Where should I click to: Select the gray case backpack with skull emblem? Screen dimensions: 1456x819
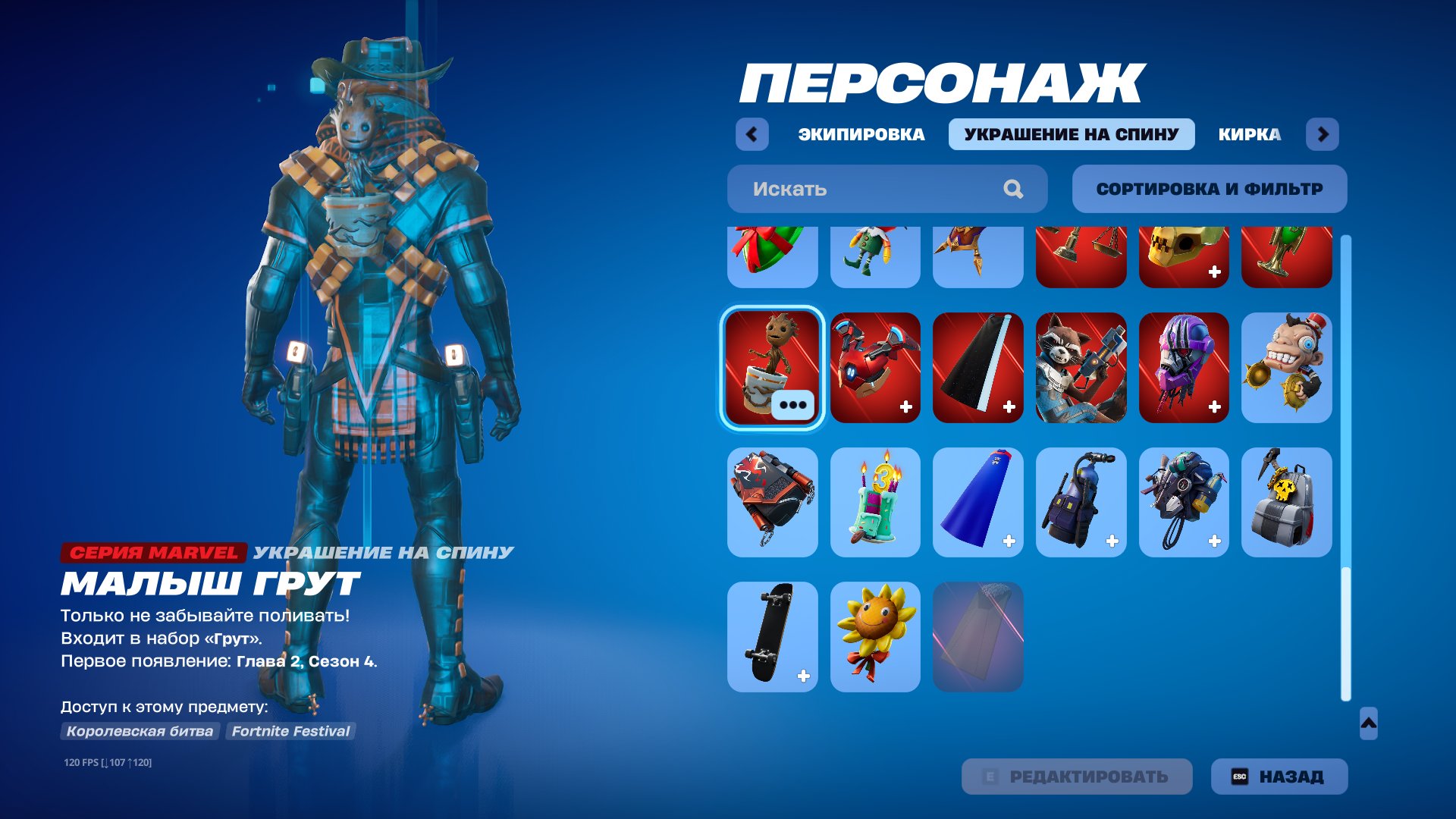pos(1287,502)
